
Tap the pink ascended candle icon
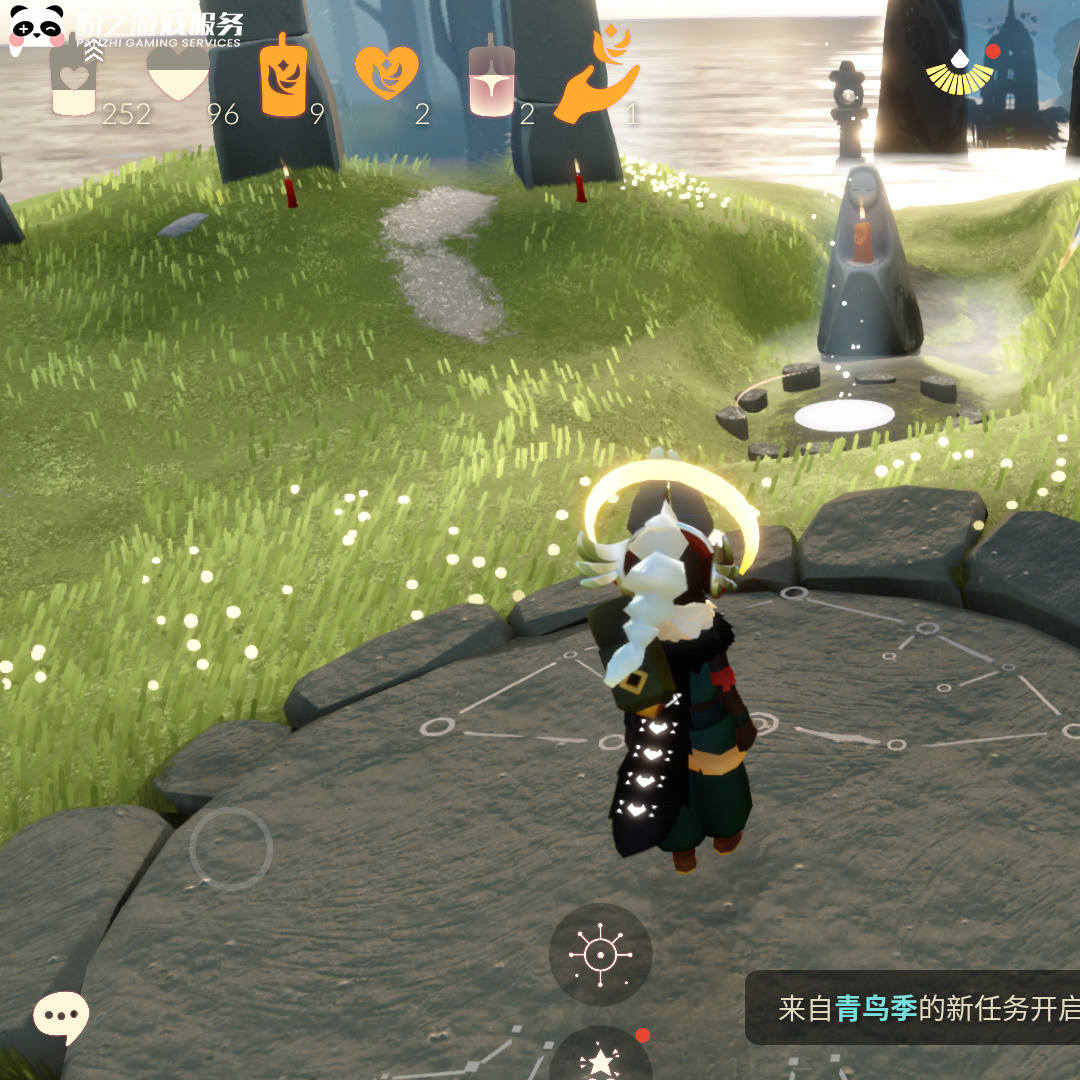click(x=491, y=78)
